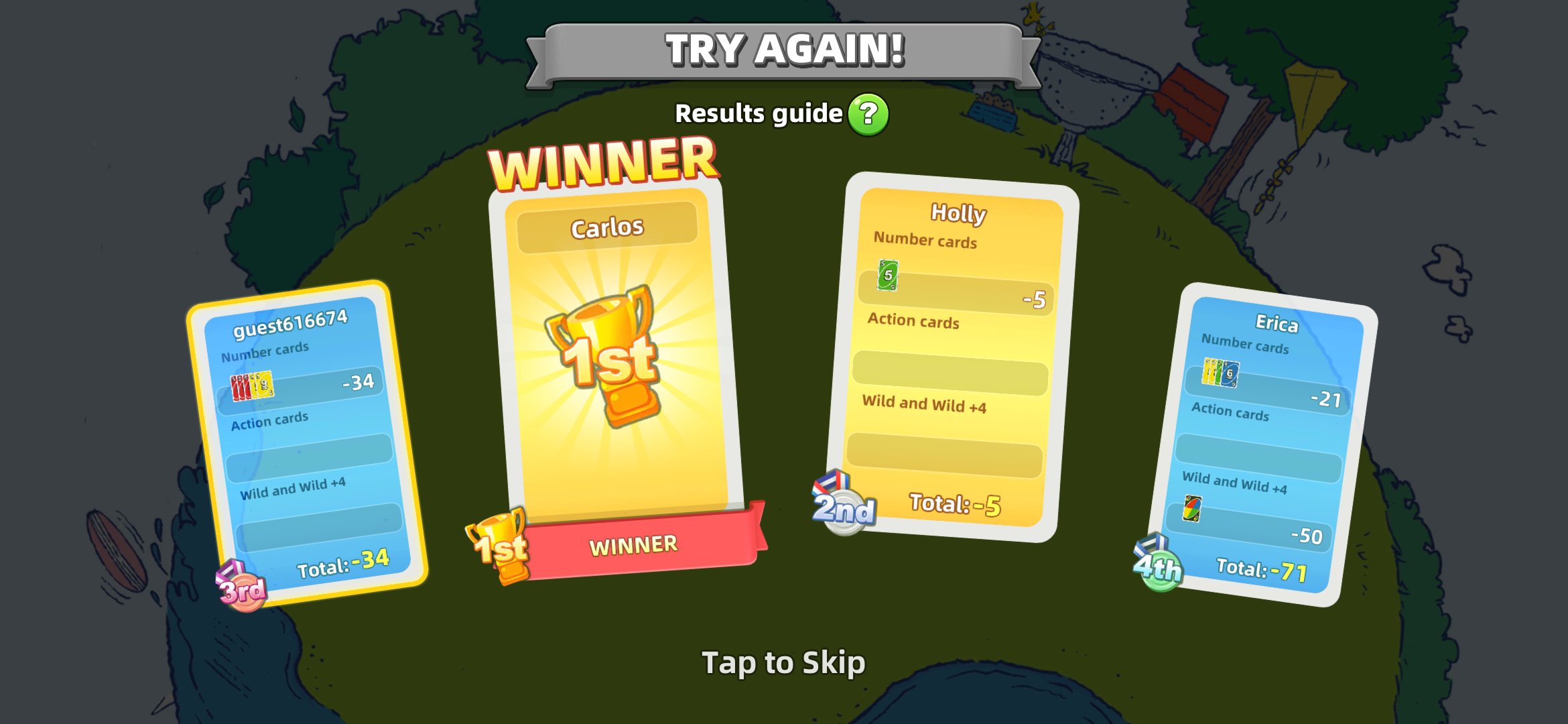The image size is (1568, 724).
Task: Click Holly's Total score of -5
Action: click(955, 503)
